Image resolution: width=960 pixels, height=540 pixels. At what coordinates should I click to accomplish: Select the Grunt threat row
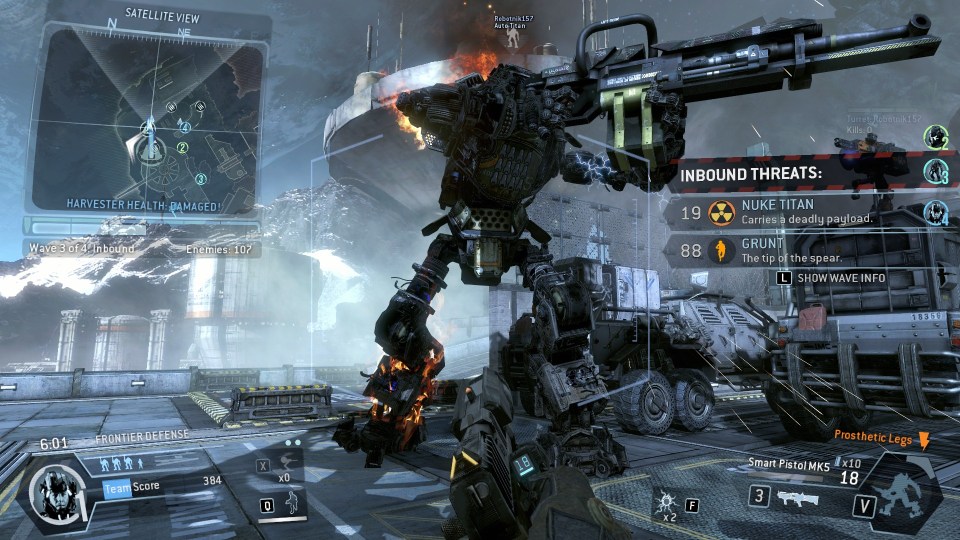tap(790, 250)
